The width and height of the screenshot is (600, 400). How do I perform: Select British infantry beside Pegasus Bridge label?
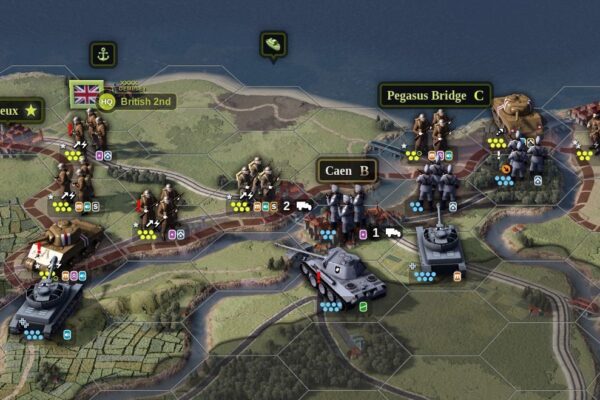coord(430,132)
